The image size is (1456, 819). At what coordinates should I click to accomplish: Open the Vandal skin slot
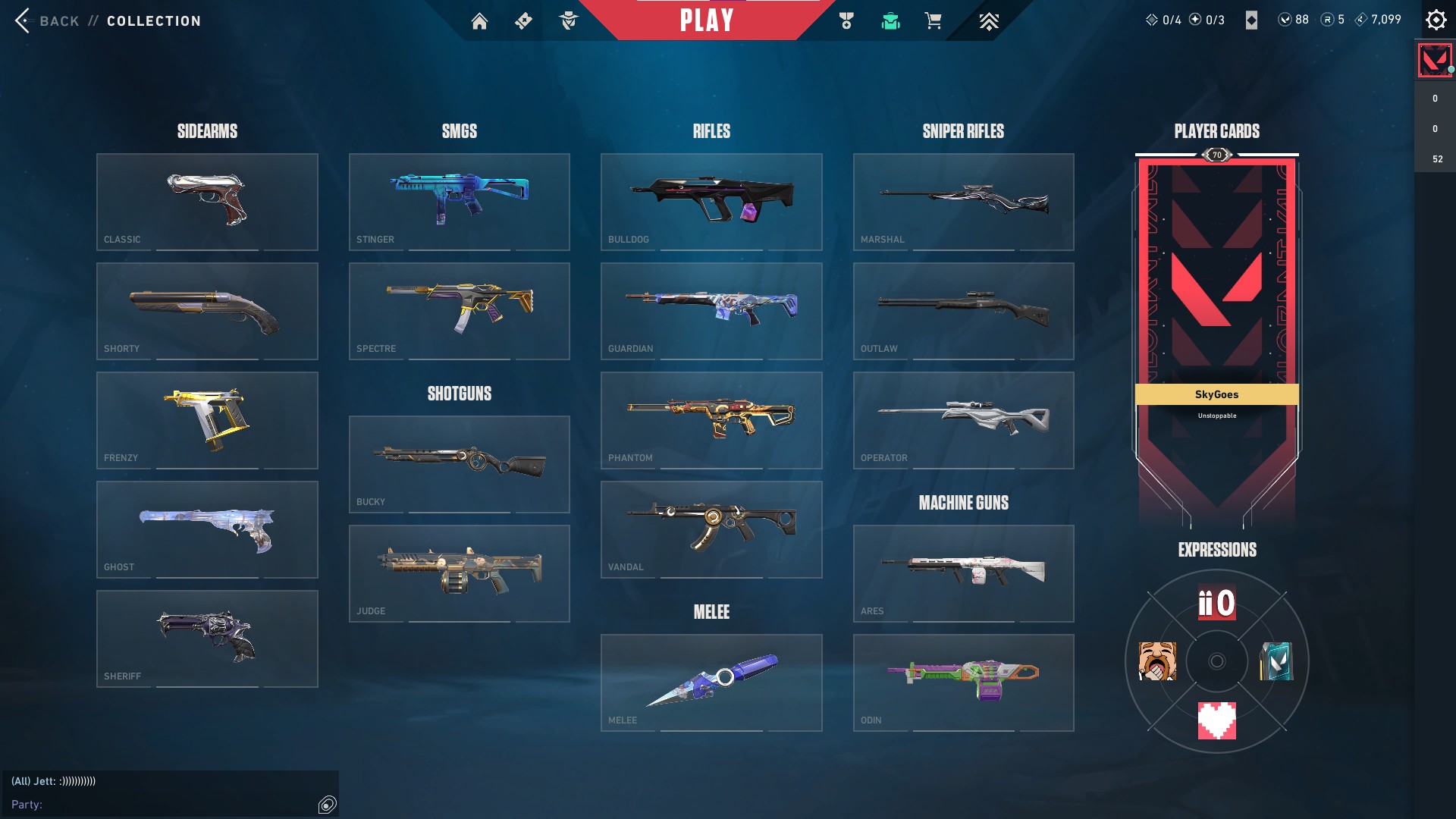711,529
